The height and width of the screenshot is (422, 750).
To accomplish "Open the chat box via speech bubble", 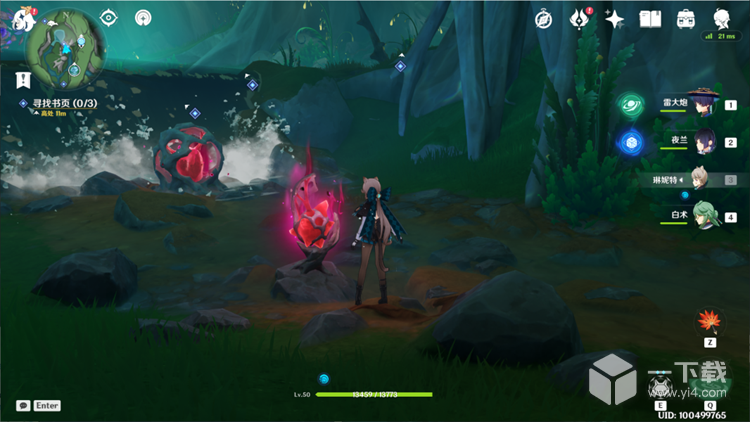I will click(23, 406).
